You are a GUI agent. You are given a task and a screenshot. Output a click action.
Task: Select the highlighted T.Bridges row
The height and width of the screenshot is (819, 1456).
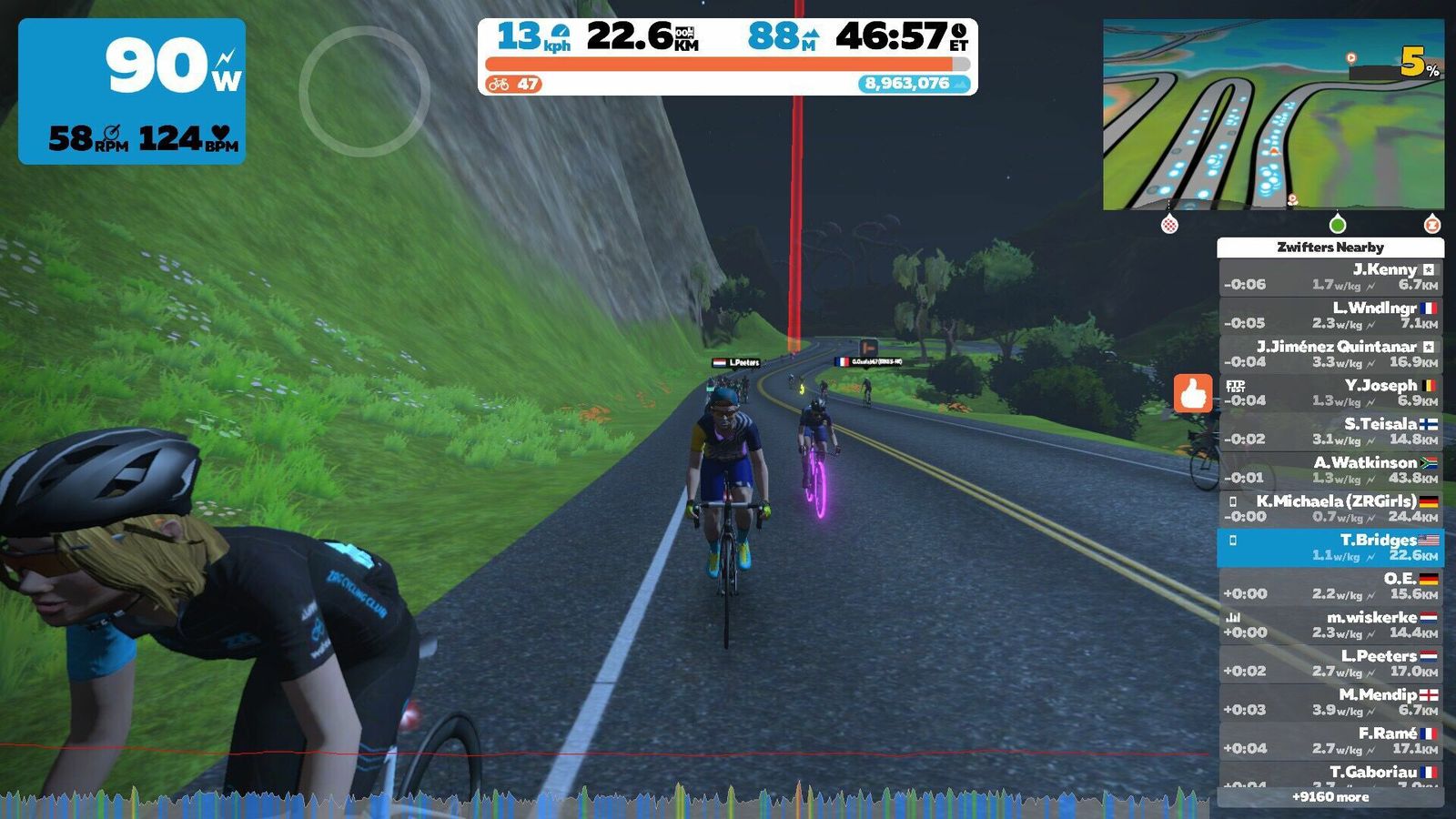click(1330, 547)
